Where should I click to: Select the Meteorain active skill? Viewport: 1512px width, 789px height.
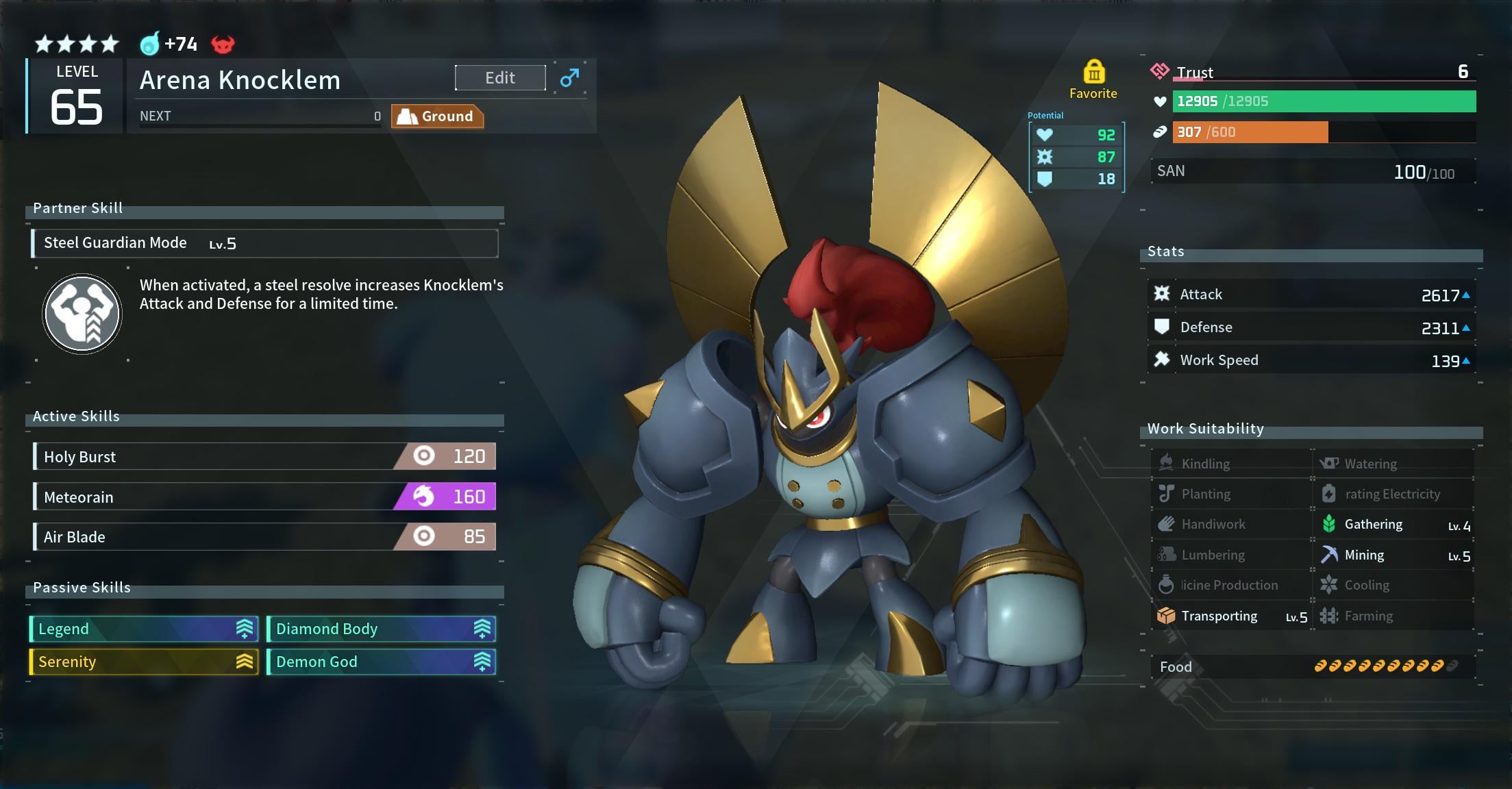pyautogui.click(x=264, y=497)
